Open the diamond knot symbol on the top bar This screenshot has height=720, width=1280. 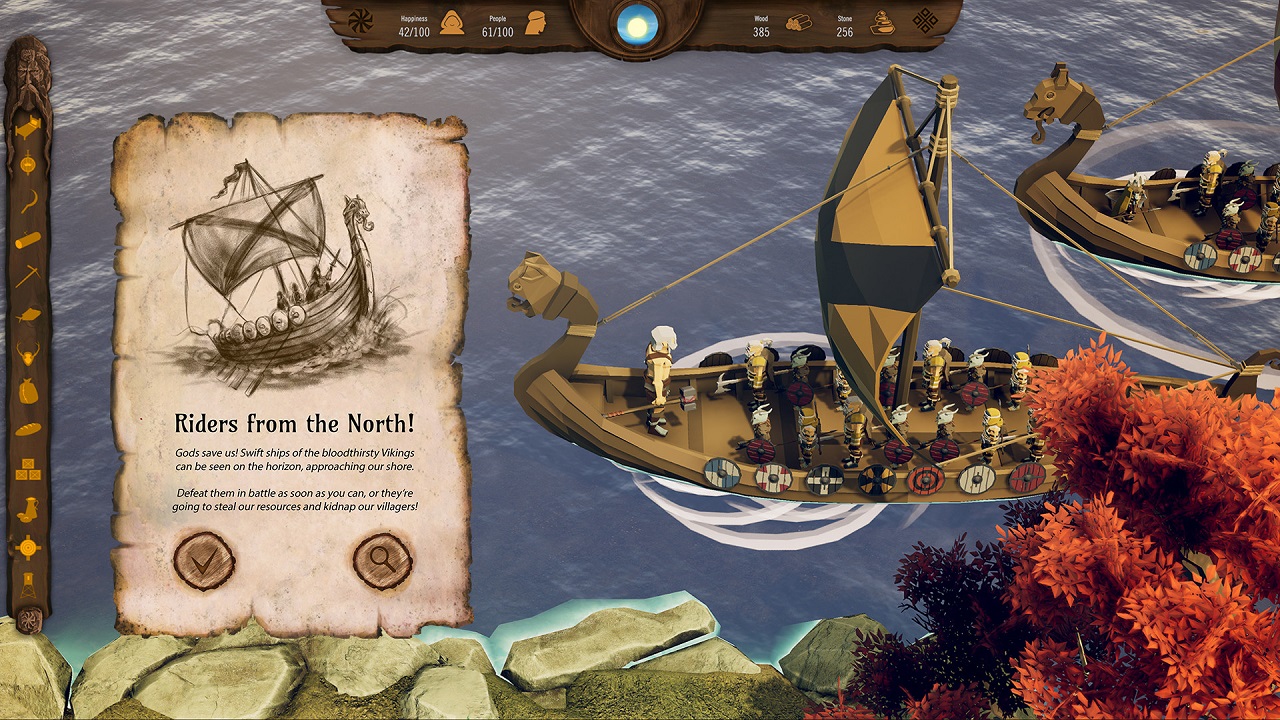click(x=926, y=21)
